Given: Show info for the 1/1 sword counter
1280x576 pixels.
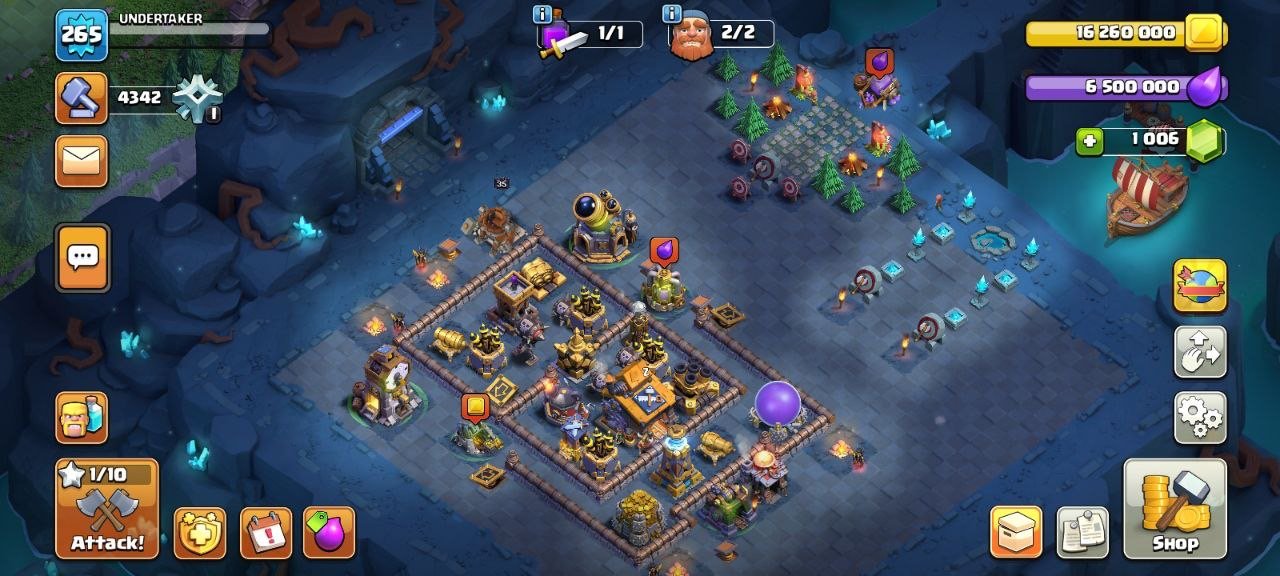Looking at the screenshot, I should [543, 14].
